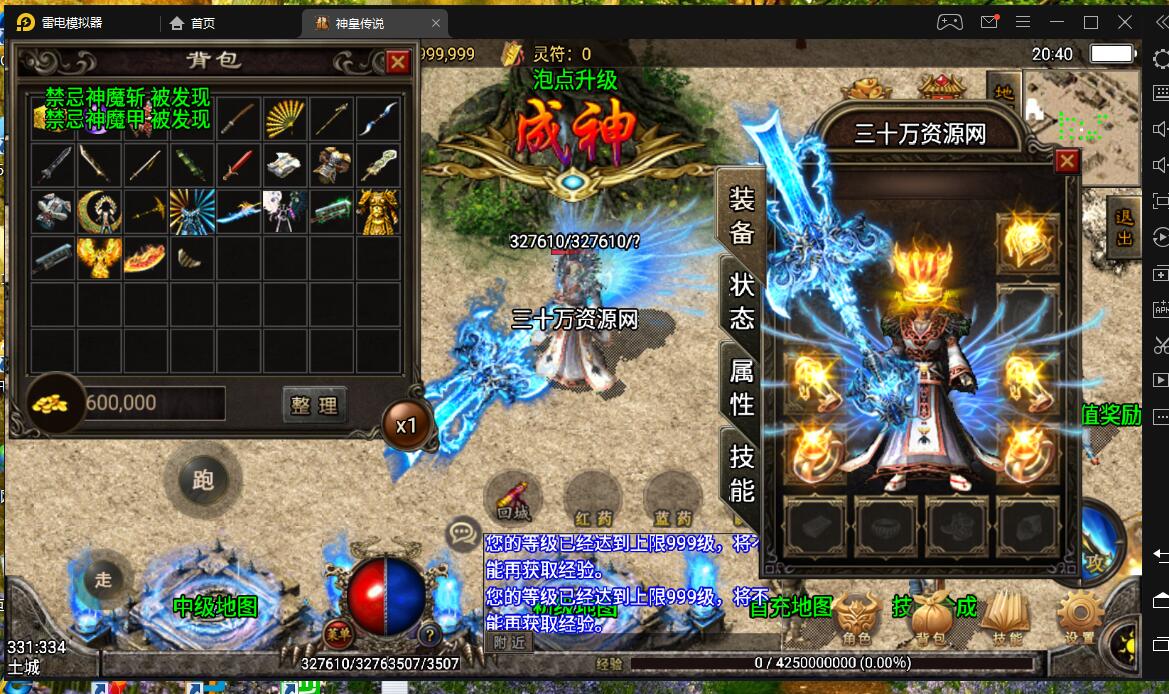The width and height of the screenshot is (1169, 694).
Task: Open the 角色 character menu
Action: coord(855,618)
